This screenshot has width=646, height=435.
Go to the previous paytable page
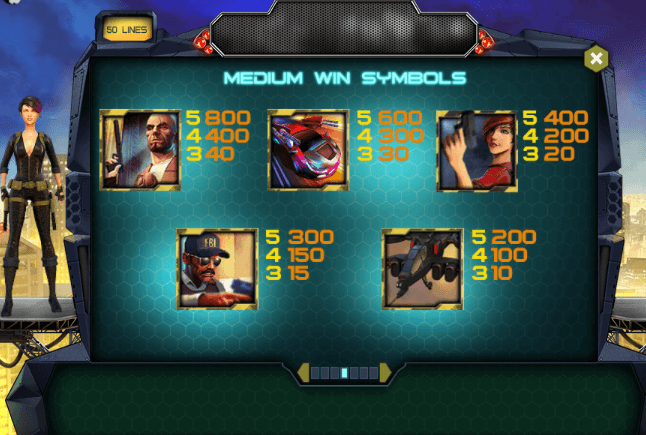click(x=303, y=373)
